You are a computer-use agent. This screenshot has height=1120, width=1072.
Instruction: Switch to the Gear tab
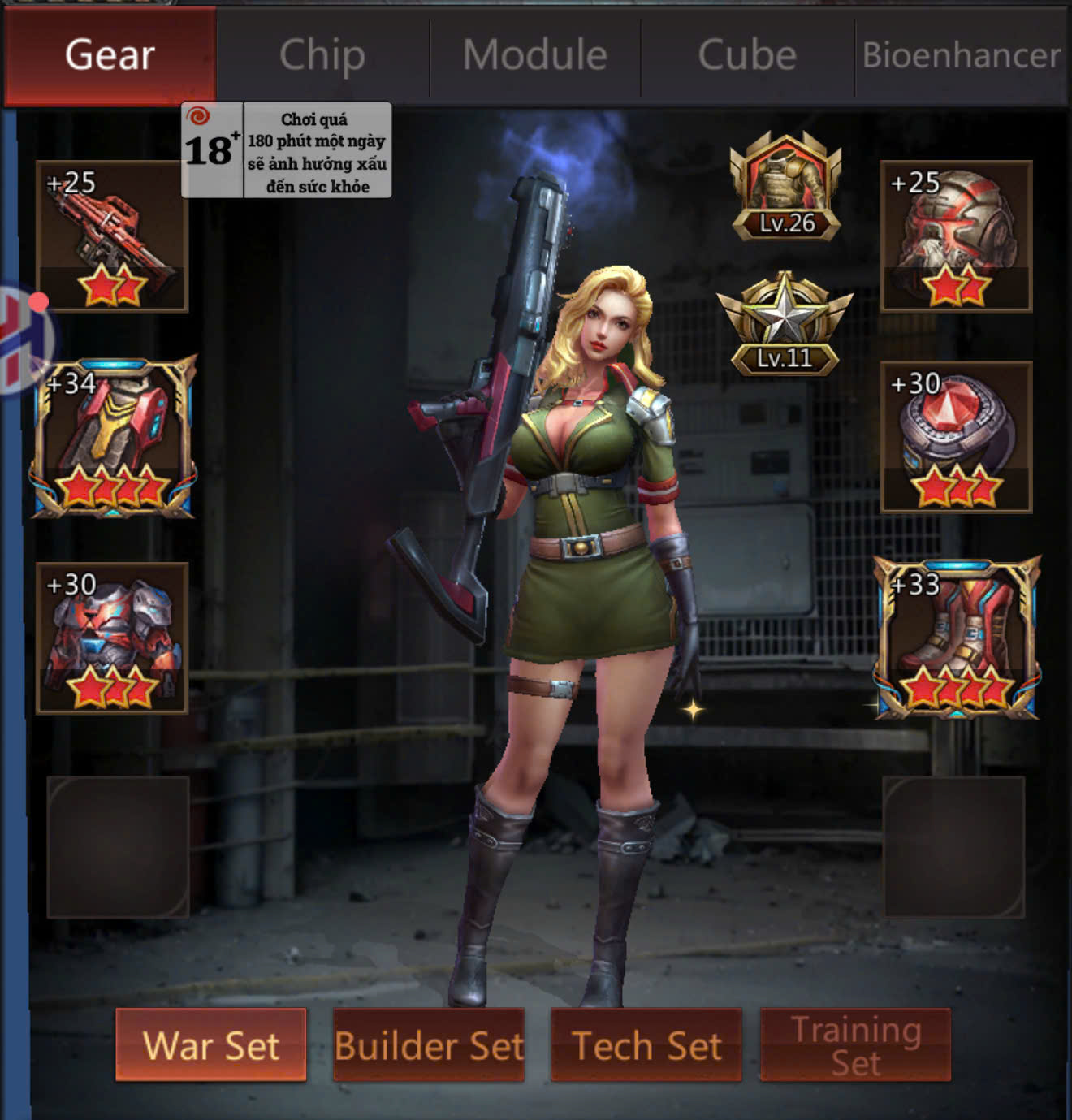click(110, 55)
